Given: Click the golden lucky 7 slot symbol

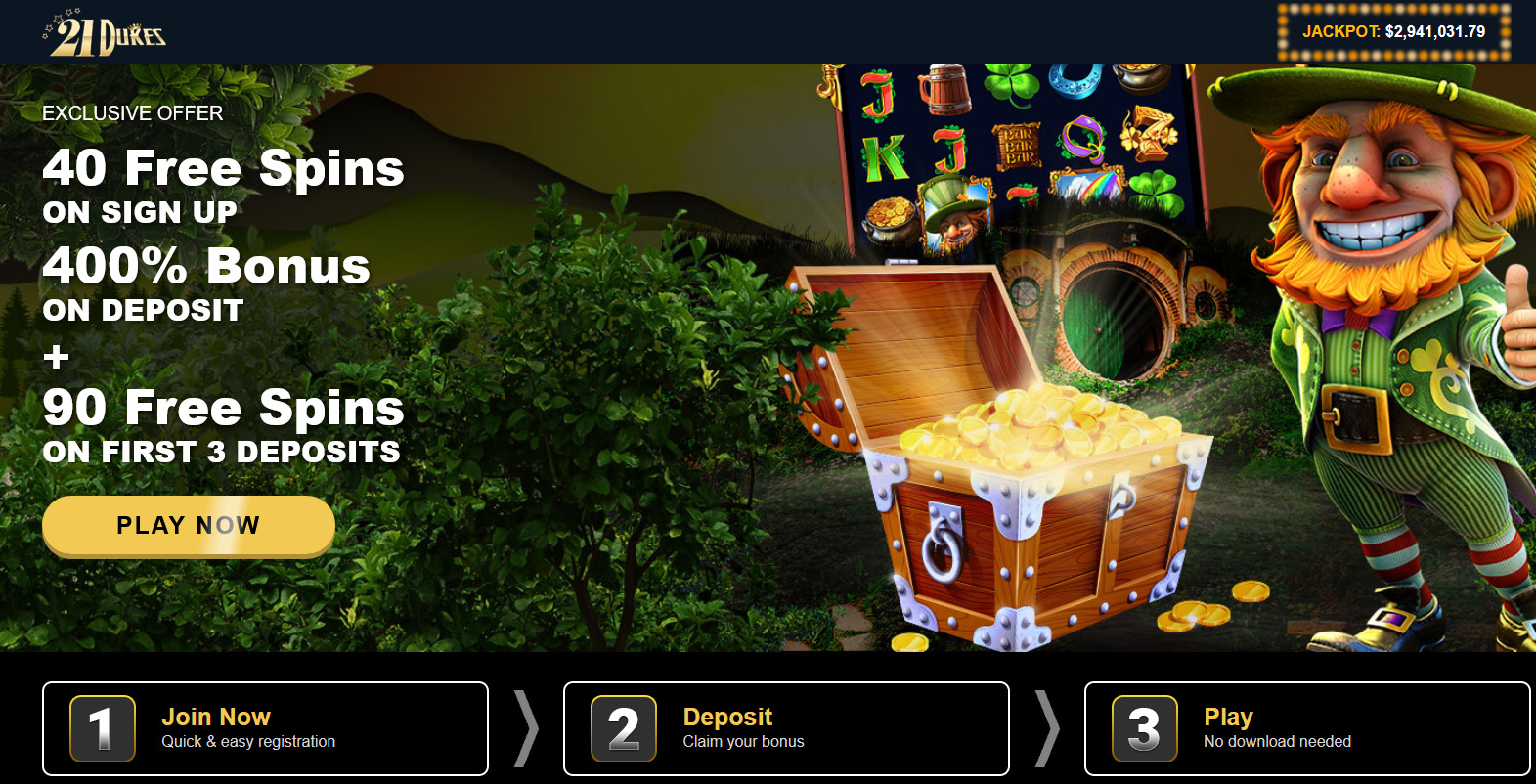Looking at the screenshot, I should point(1150,137).
